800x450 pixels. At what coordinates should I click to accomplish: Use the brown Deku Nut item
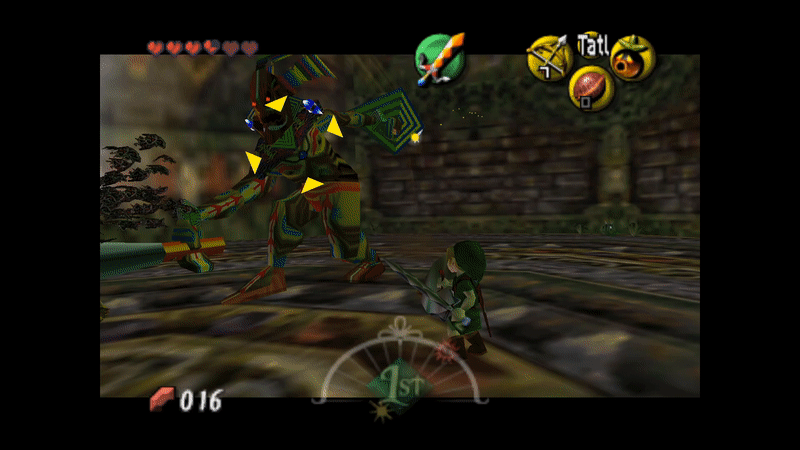point(590,90)
